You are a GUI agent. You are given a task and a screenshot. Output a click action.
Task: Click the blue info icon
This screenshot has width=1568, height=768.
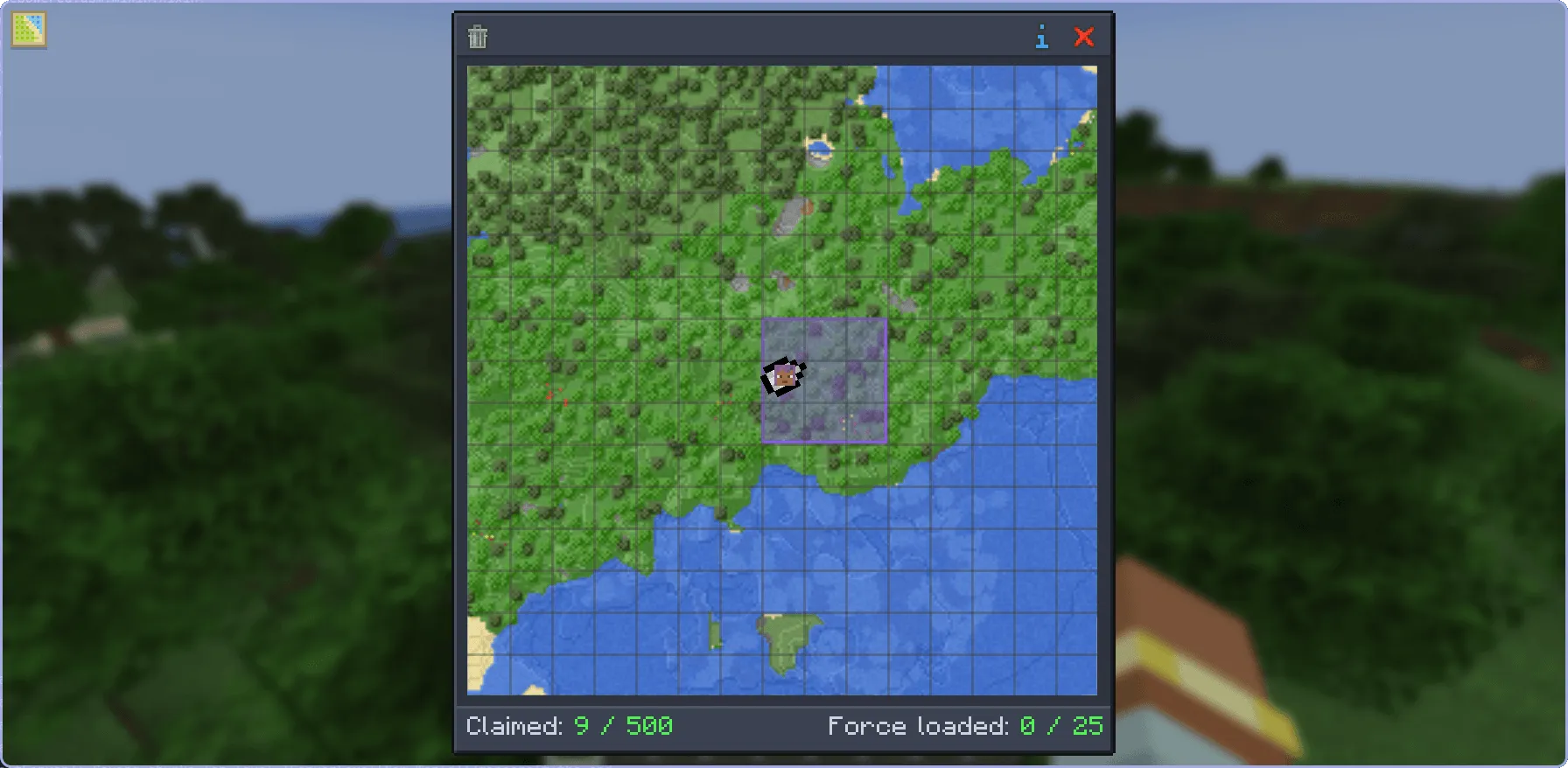(1041, 37)
